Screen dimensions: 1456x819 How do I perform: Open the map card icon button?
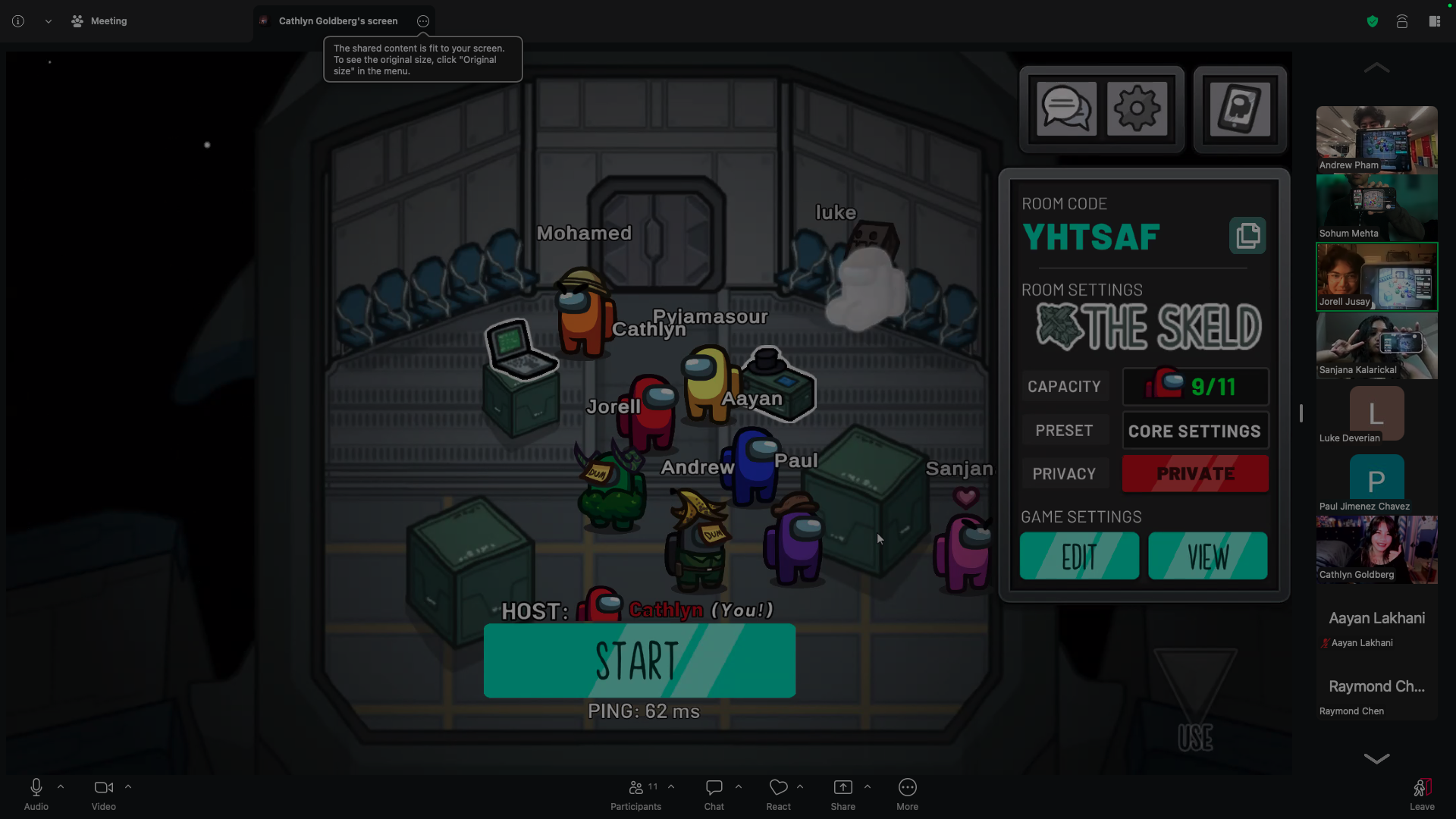point(1240,109)
